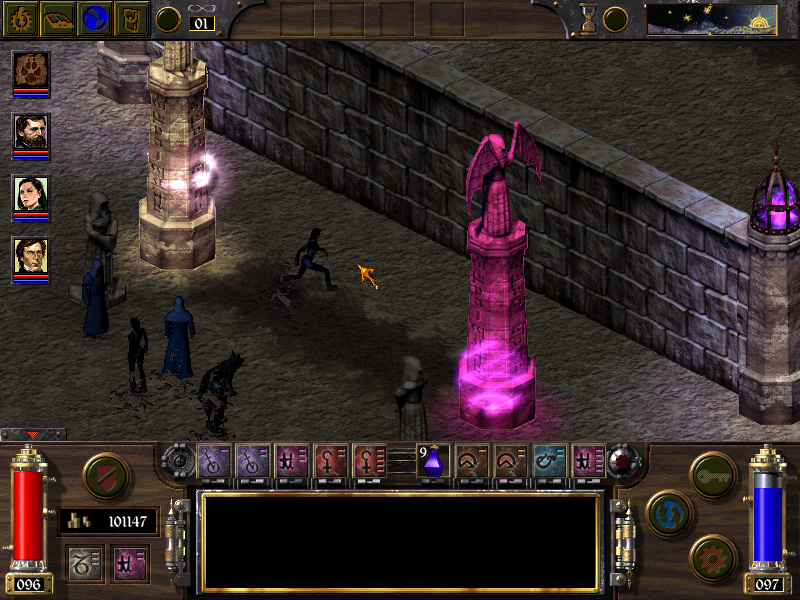Open the orange gear options button

pos(713,555)
